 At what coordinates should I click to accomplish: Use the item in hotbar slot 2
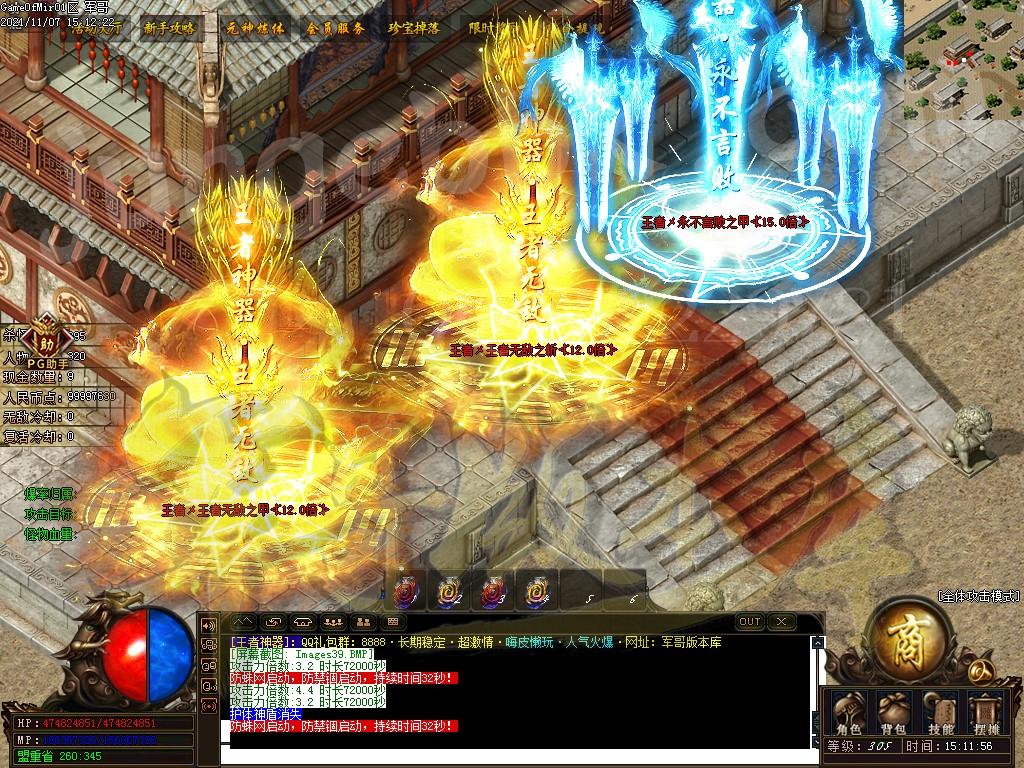[447, 592]
